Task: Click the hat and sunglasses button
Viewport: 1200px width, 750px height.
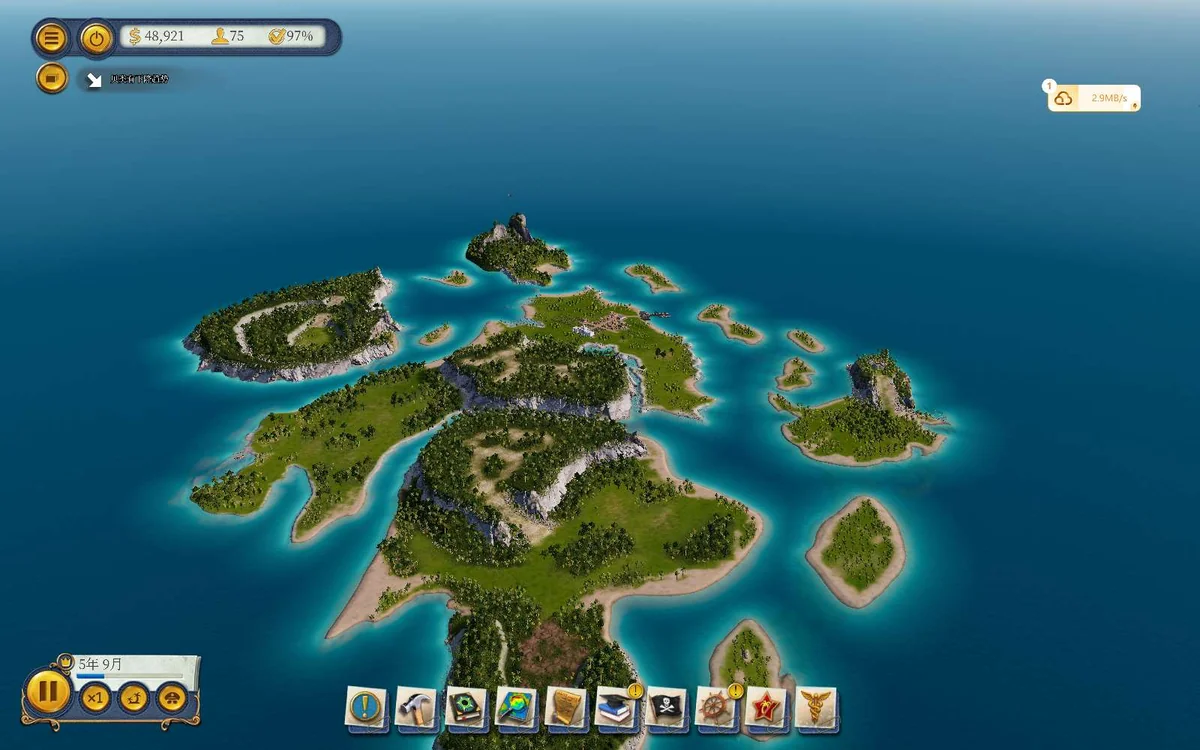Action: pyautogui.click(x=172, y=697)
